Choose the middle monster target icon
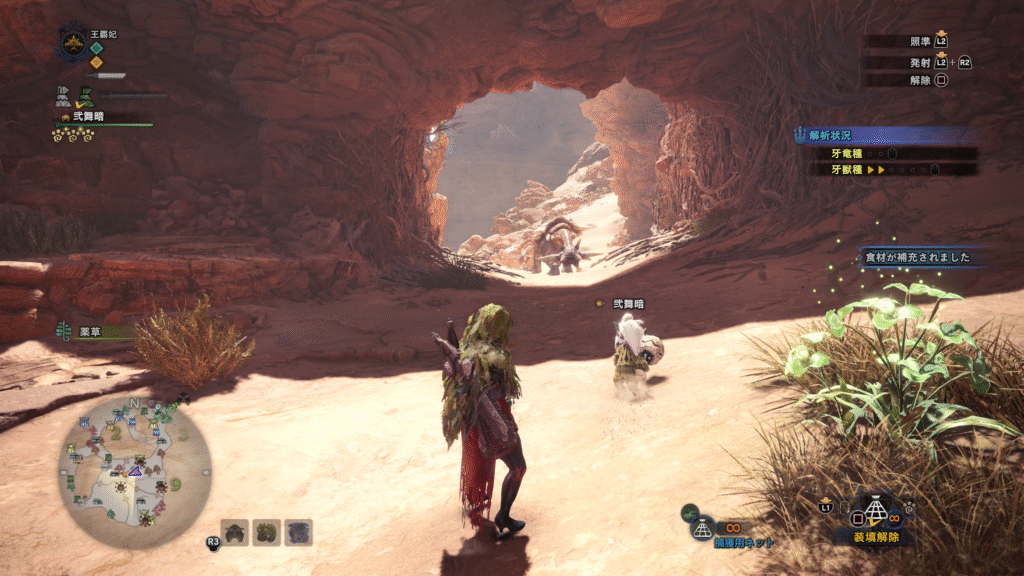 pyautogui.click(x=267, y=532)
